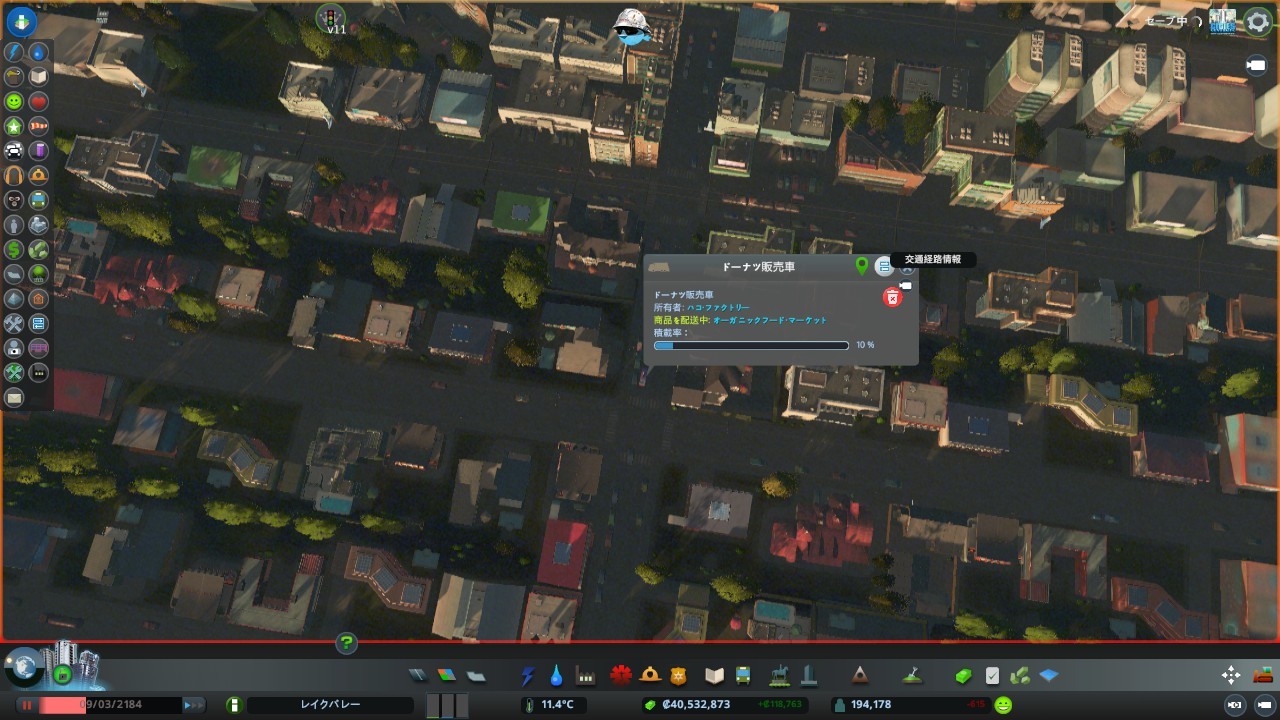Select the red medical cross healthcare menu
Screen dimensions: 1280x720
620,675
